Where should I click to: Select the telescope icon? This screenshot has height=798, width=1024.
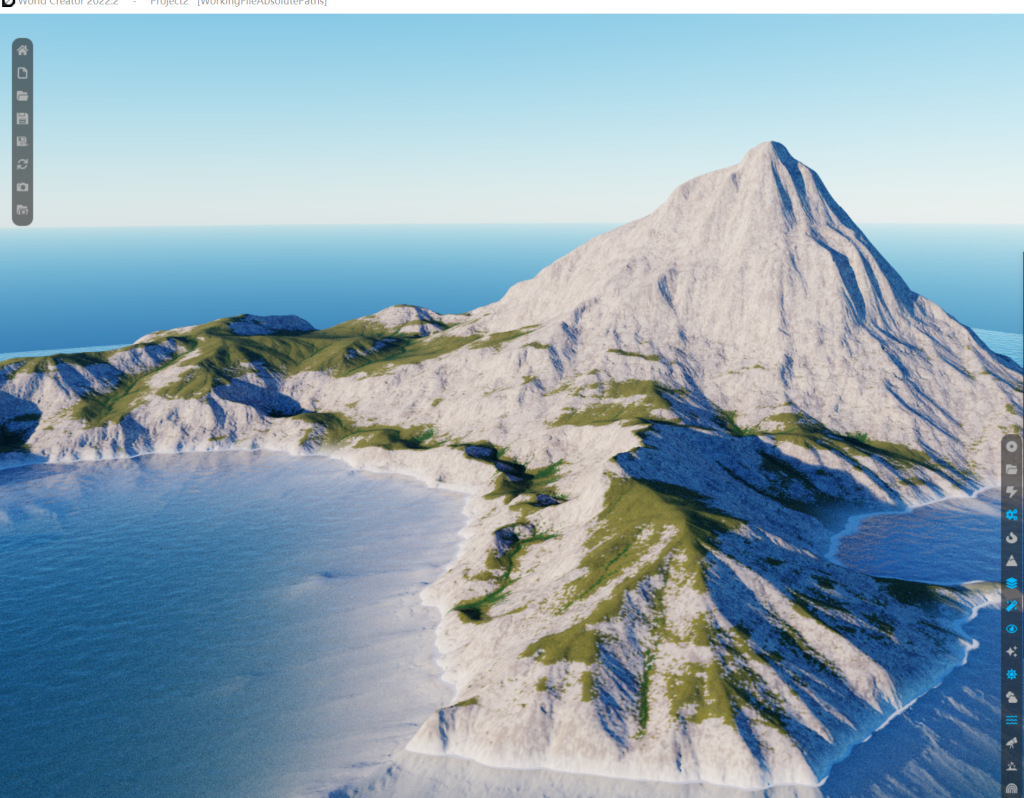(x=1012, y=743)
